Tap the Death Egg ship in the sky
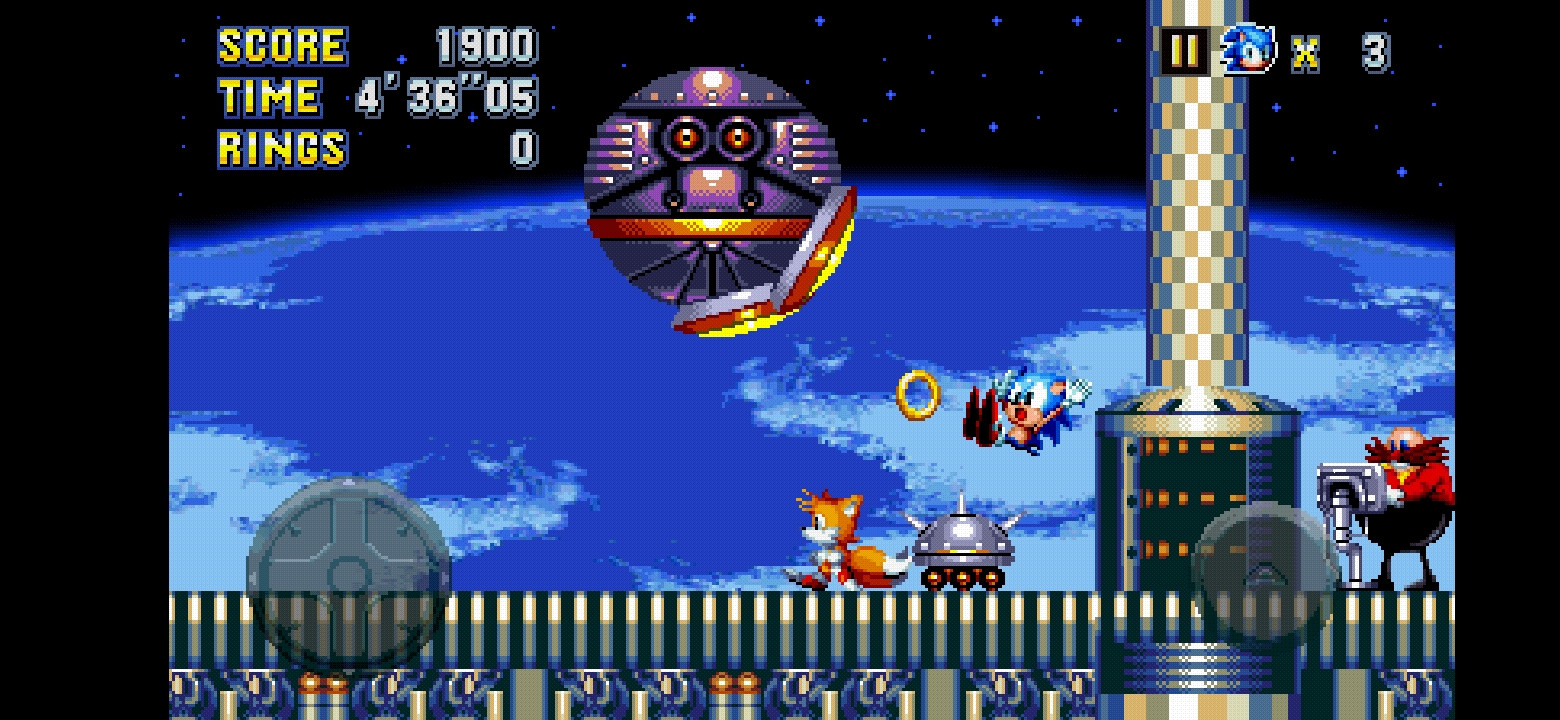 click(715, 190)
